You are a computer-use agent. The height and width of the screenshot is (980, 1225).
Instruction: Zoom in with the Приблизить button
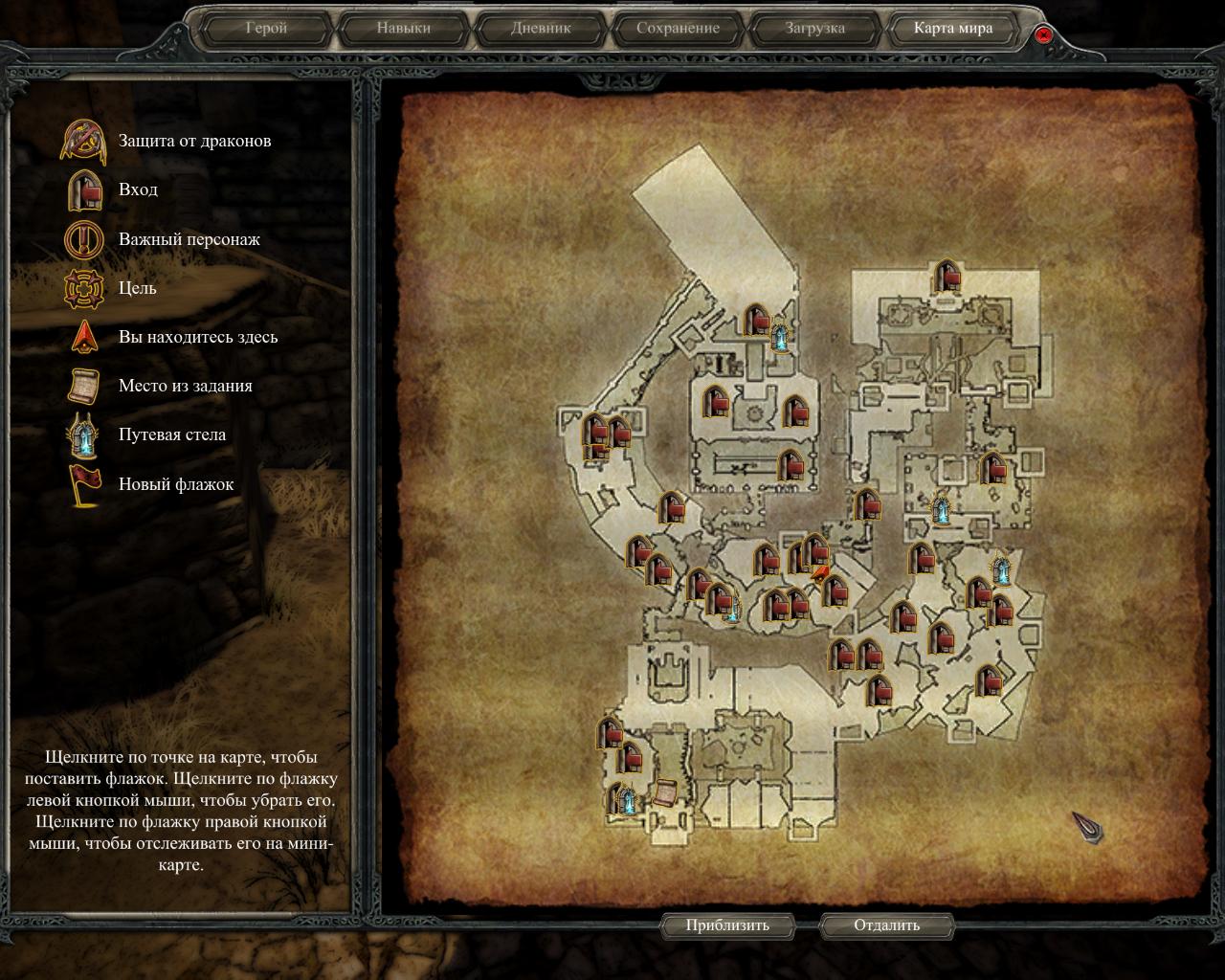[727, 925]
